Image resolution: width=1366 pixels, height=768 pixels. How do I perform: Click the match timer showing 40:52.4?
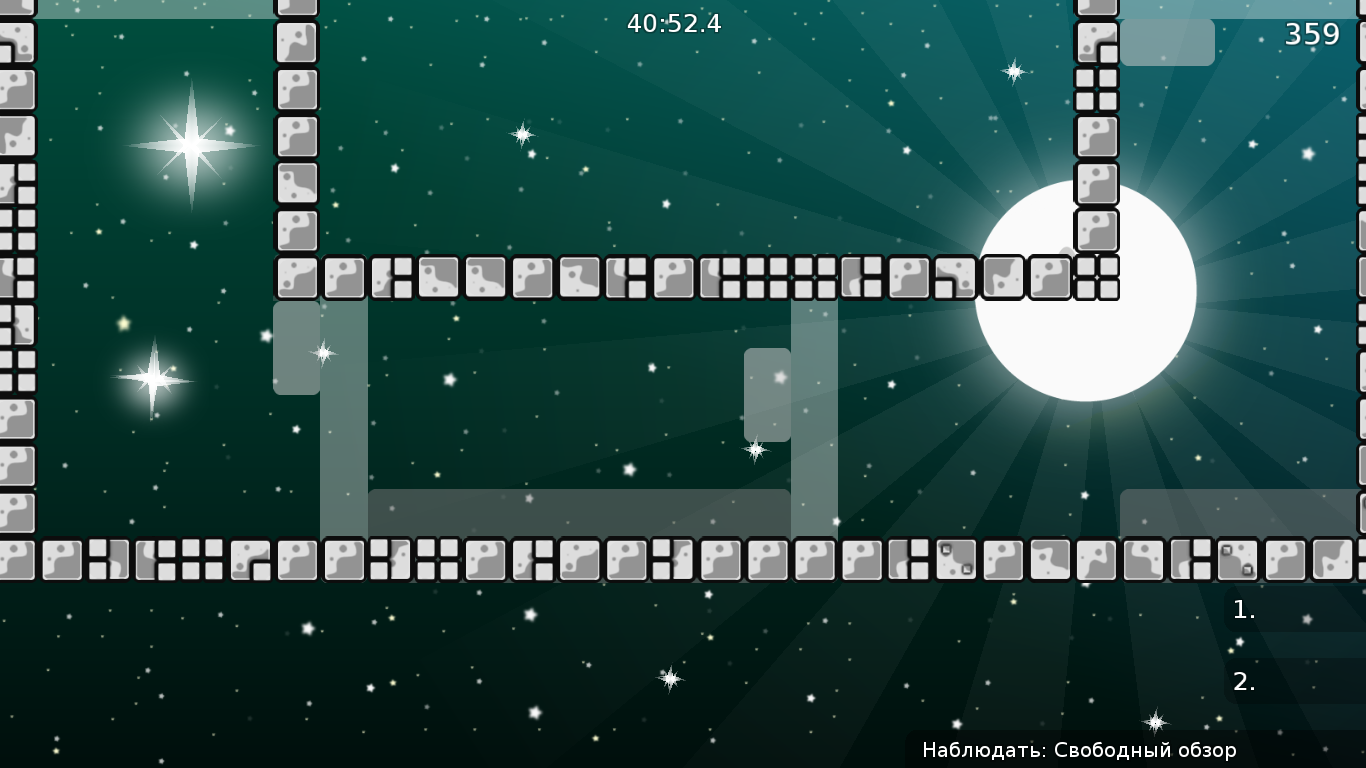click(x=674, y=25)
